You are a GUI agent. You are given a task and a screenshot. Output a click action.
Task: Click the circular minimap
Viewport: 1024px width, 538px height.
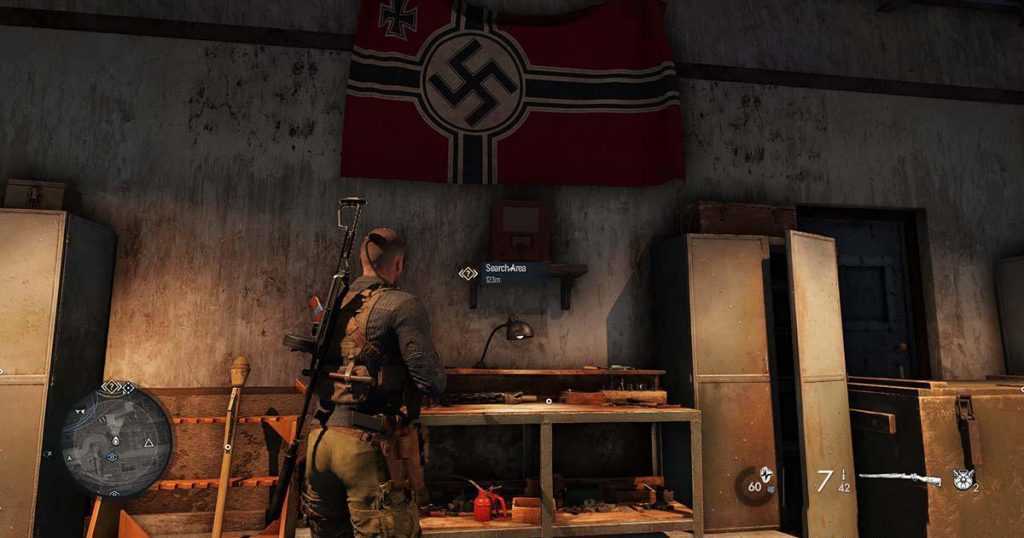coord(117,440)
